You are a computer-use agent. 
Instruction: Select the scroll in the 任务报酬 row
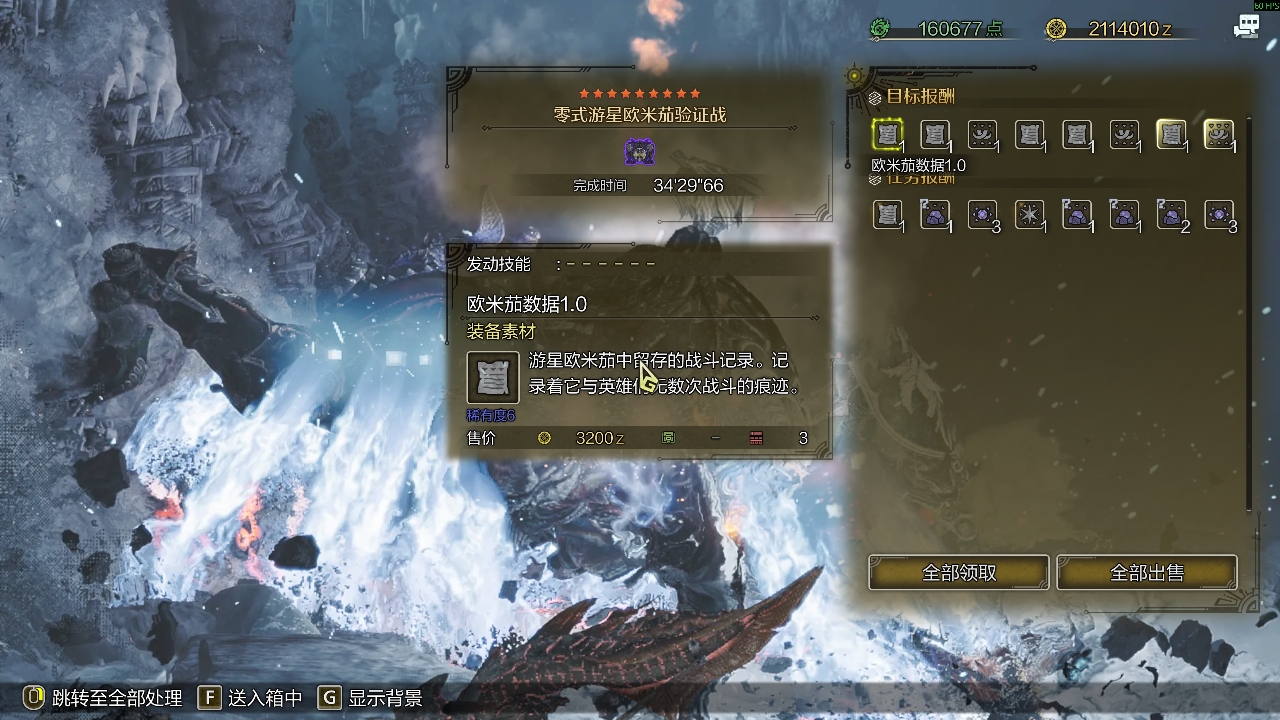click(x=887, y=214)
